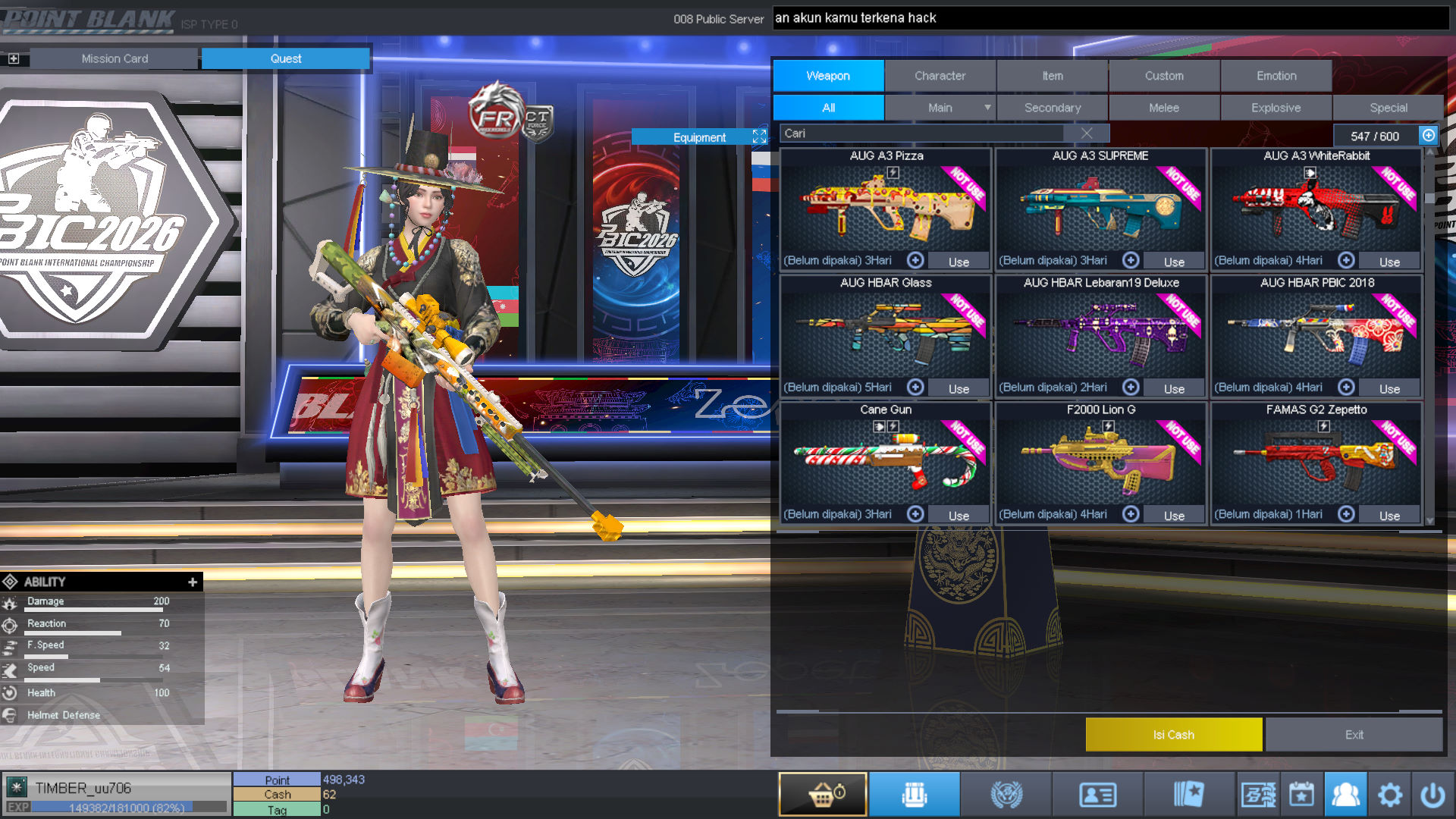Image resolution: width=1456 pixels, height=819 pixels.
Task: Open the Mission Card tab
Action: point(115,58)
